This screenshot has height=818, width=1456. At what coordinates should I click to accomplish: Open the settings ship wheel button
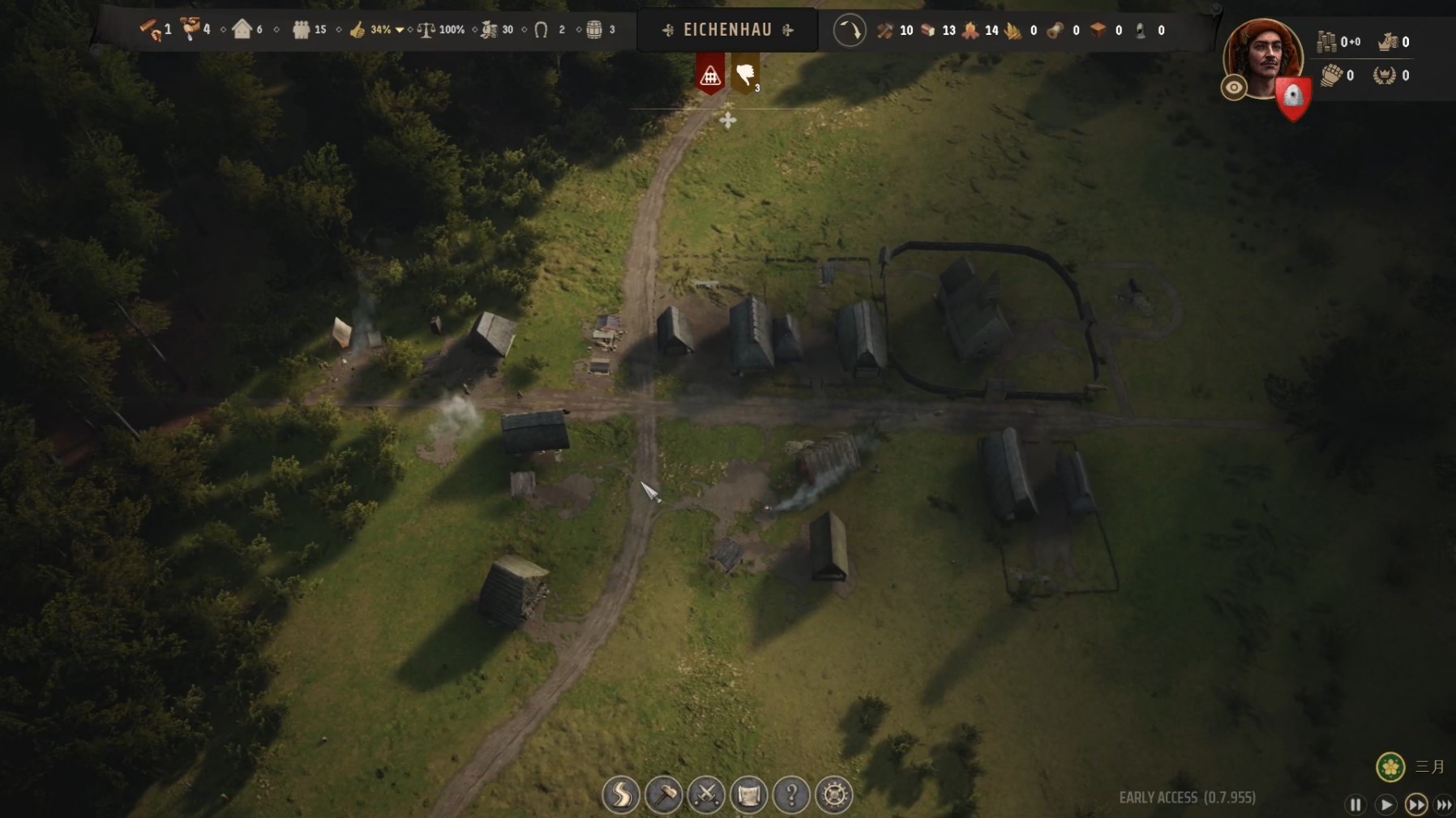coord(834,795)
